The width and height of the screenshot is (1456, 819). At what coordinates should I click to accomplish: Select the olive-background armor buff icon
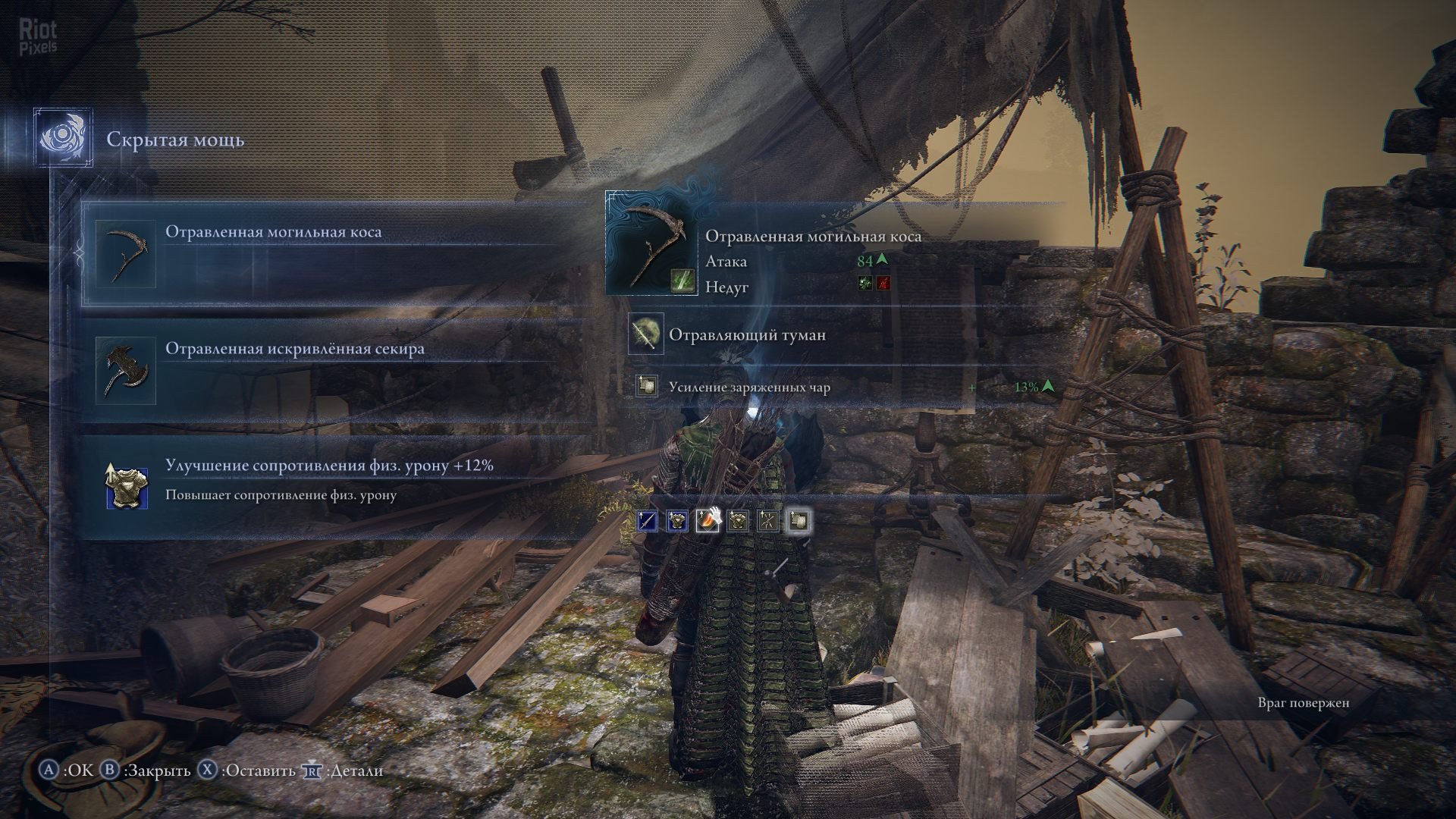(x=738, y=521)
